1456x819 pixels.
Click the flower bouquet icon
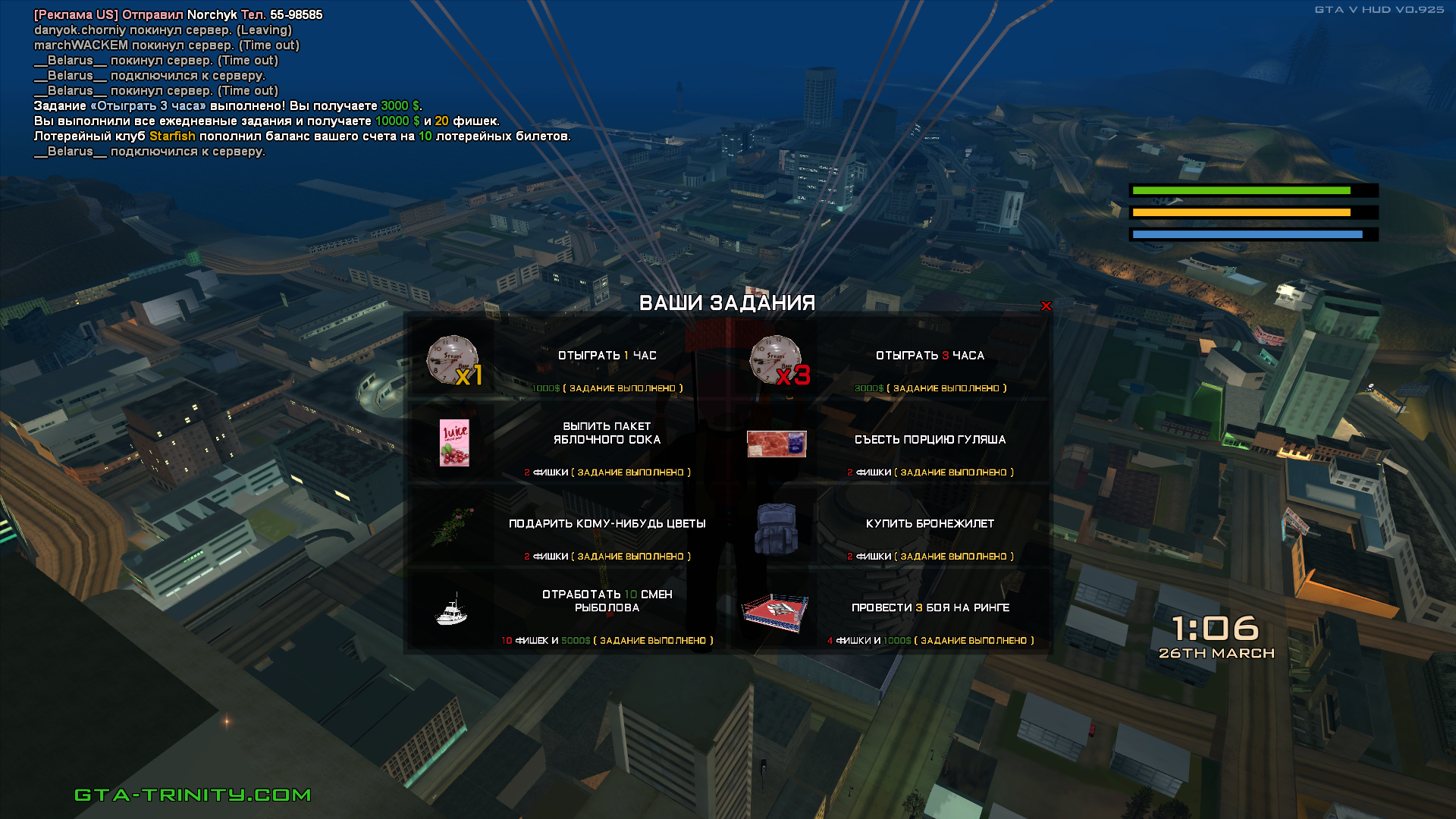pos(453,526)
